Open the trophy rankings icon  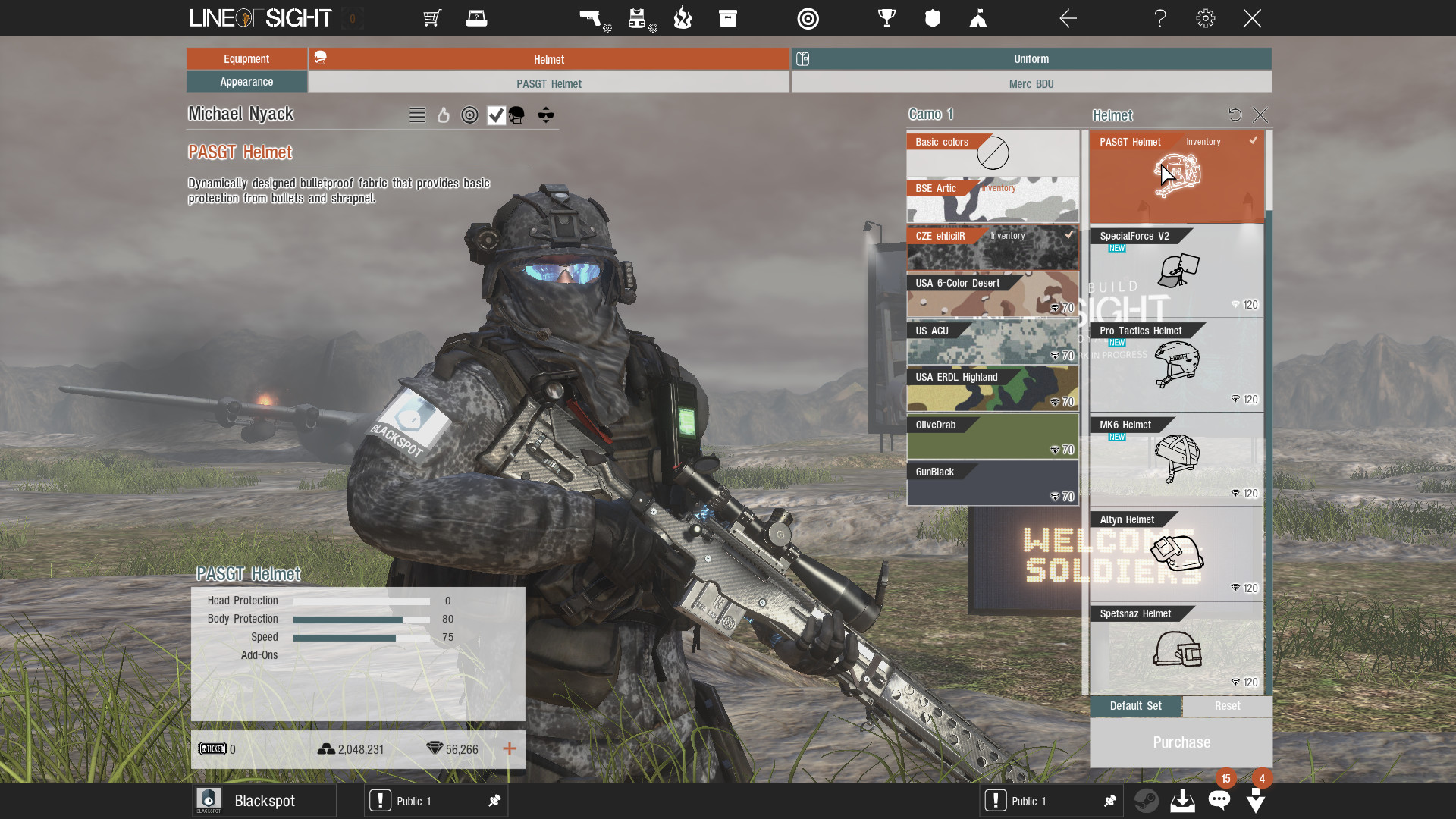tap(886, 18)
